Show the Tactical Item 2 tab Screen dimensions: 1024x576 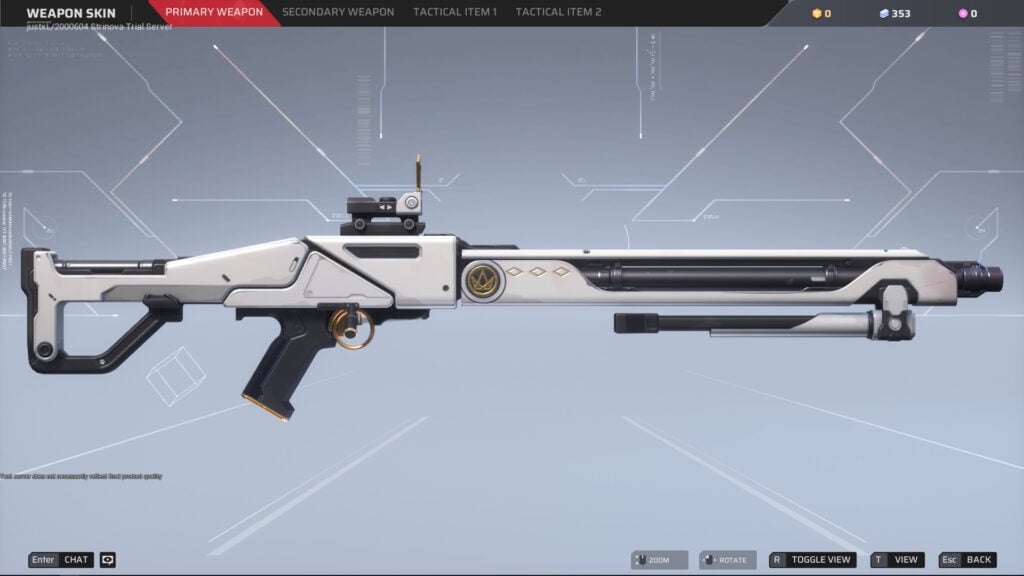point(558,13)
